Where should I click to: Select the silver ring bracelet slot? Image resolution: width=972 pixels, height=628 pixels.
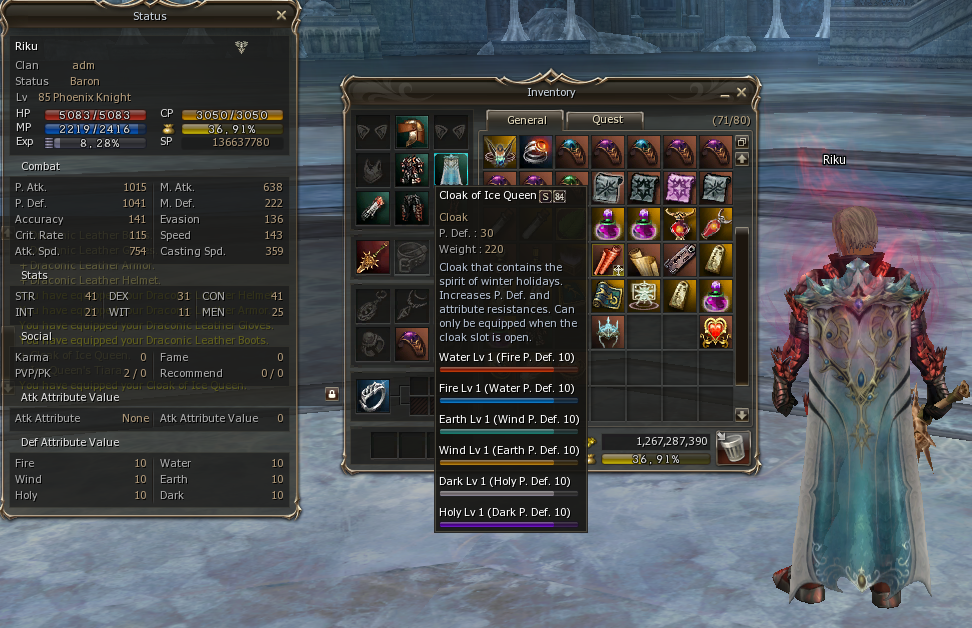374,395
